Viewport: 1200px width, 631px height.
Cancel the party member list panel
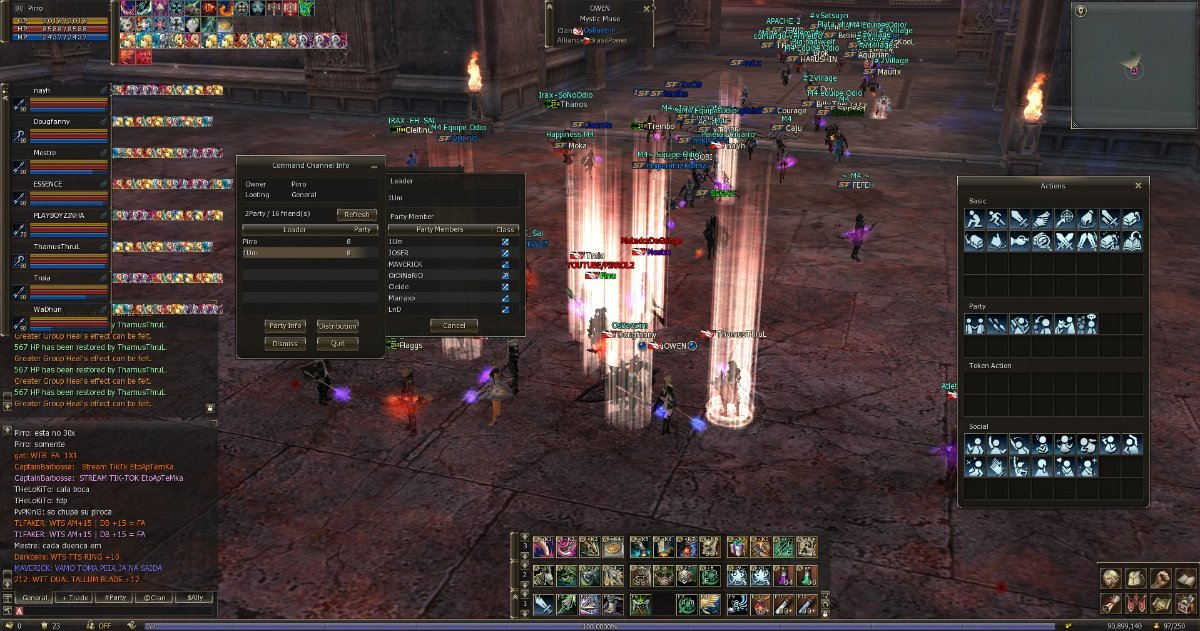click(454, 325)
